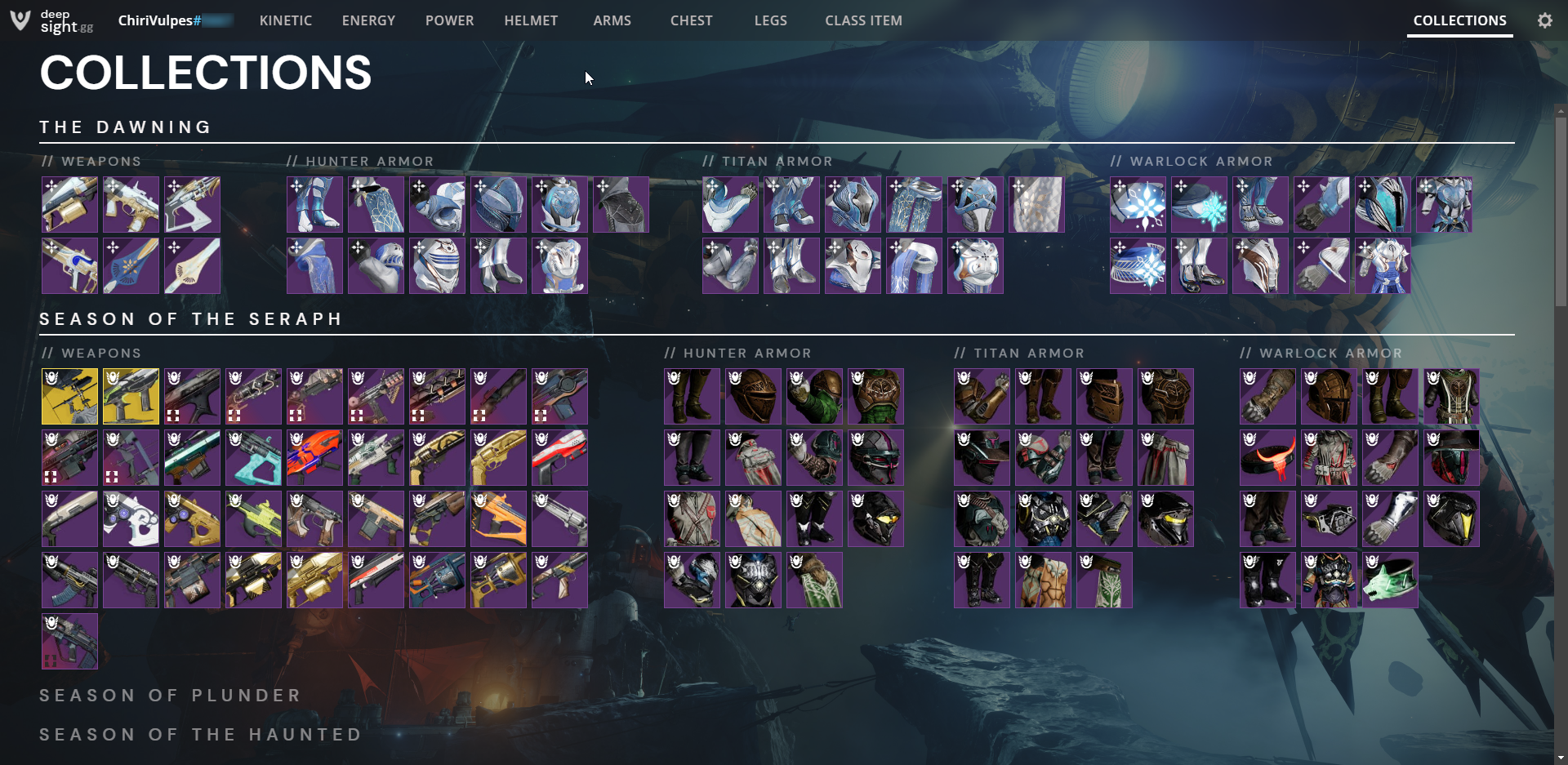Expand the SEASON OF THE HAUNTED section
Image resolution: width=1568 pixels, height=765 pixels.
click(201, 734)
